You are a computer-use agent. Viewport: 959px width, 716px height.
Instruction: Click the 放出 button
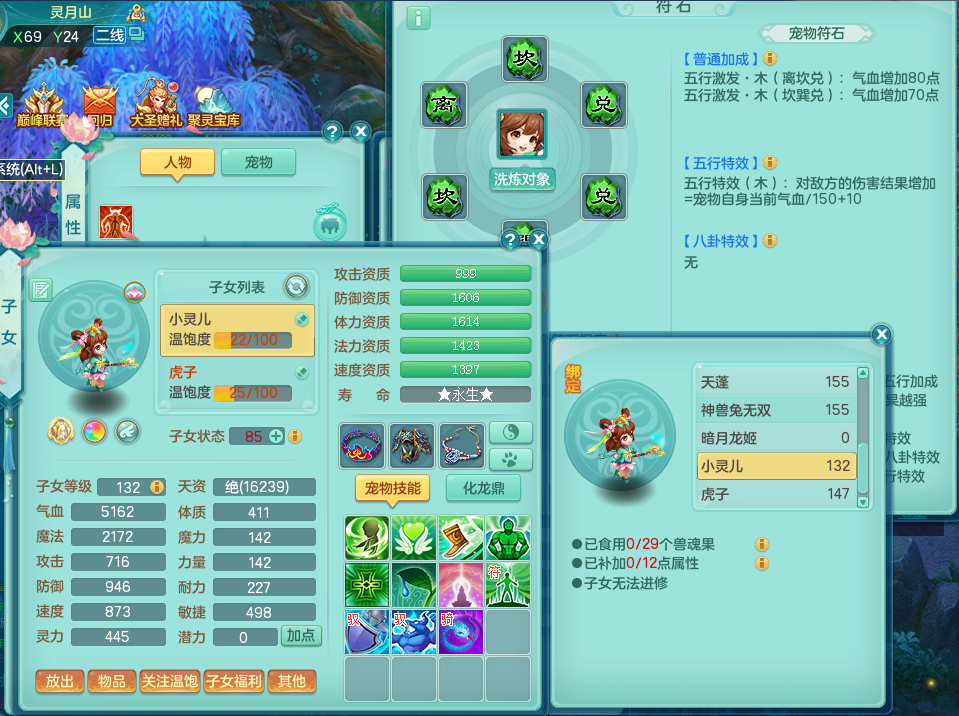60,681
